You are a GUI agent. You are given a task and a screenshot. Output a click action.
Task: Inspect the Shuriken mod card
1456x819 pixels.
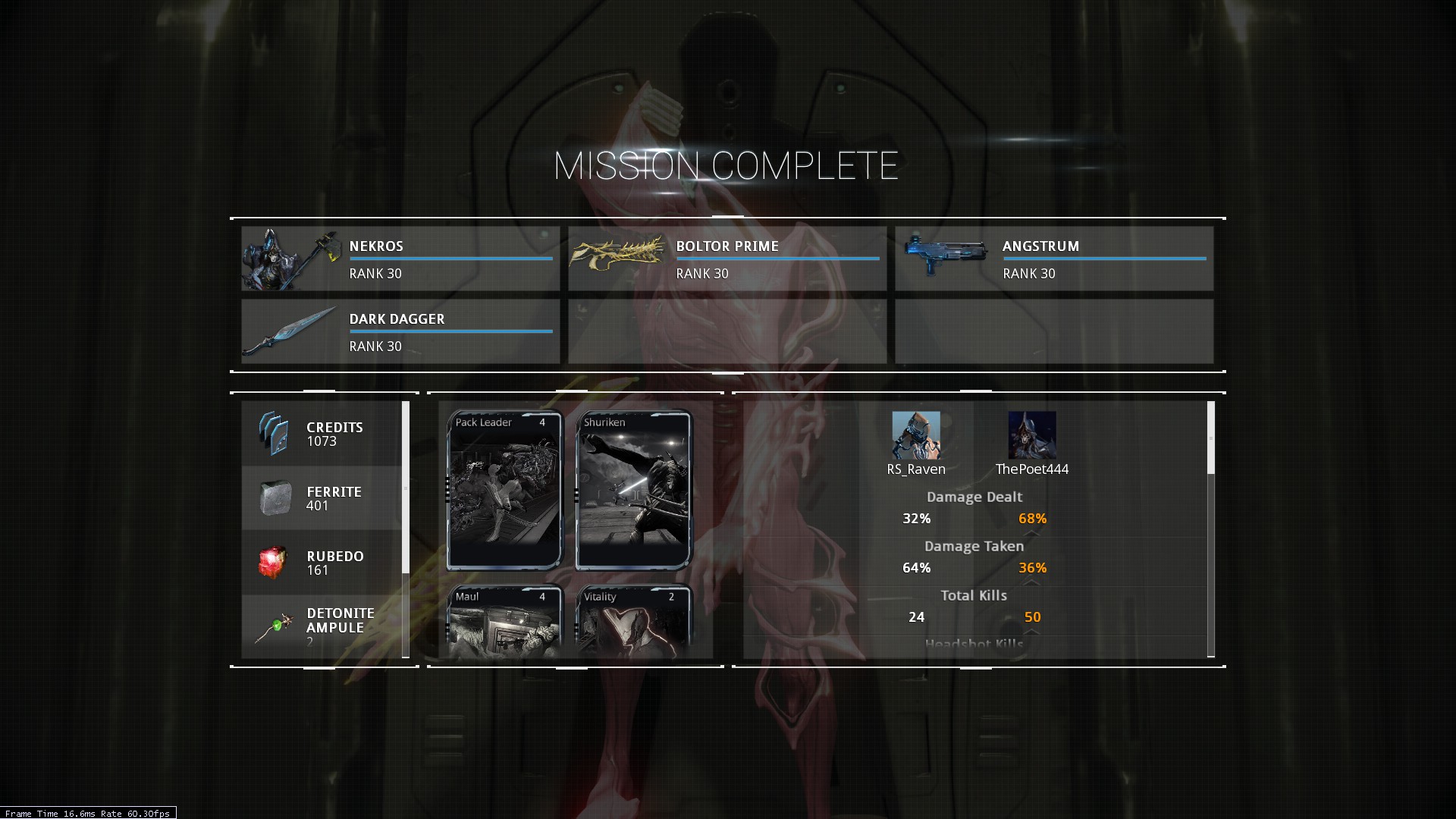634,490
